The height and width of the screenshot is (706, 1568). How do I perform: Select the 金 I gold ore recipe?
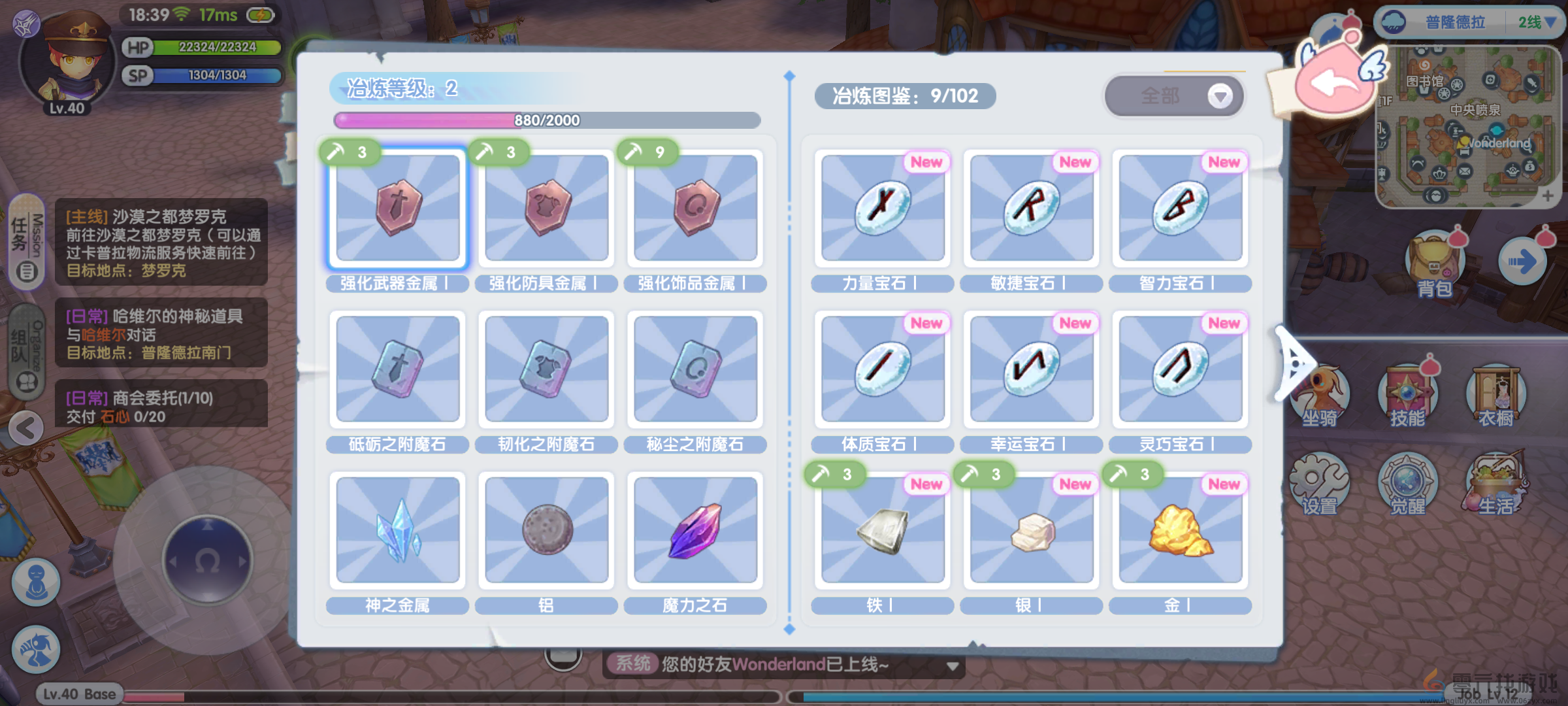[1181, 529]
